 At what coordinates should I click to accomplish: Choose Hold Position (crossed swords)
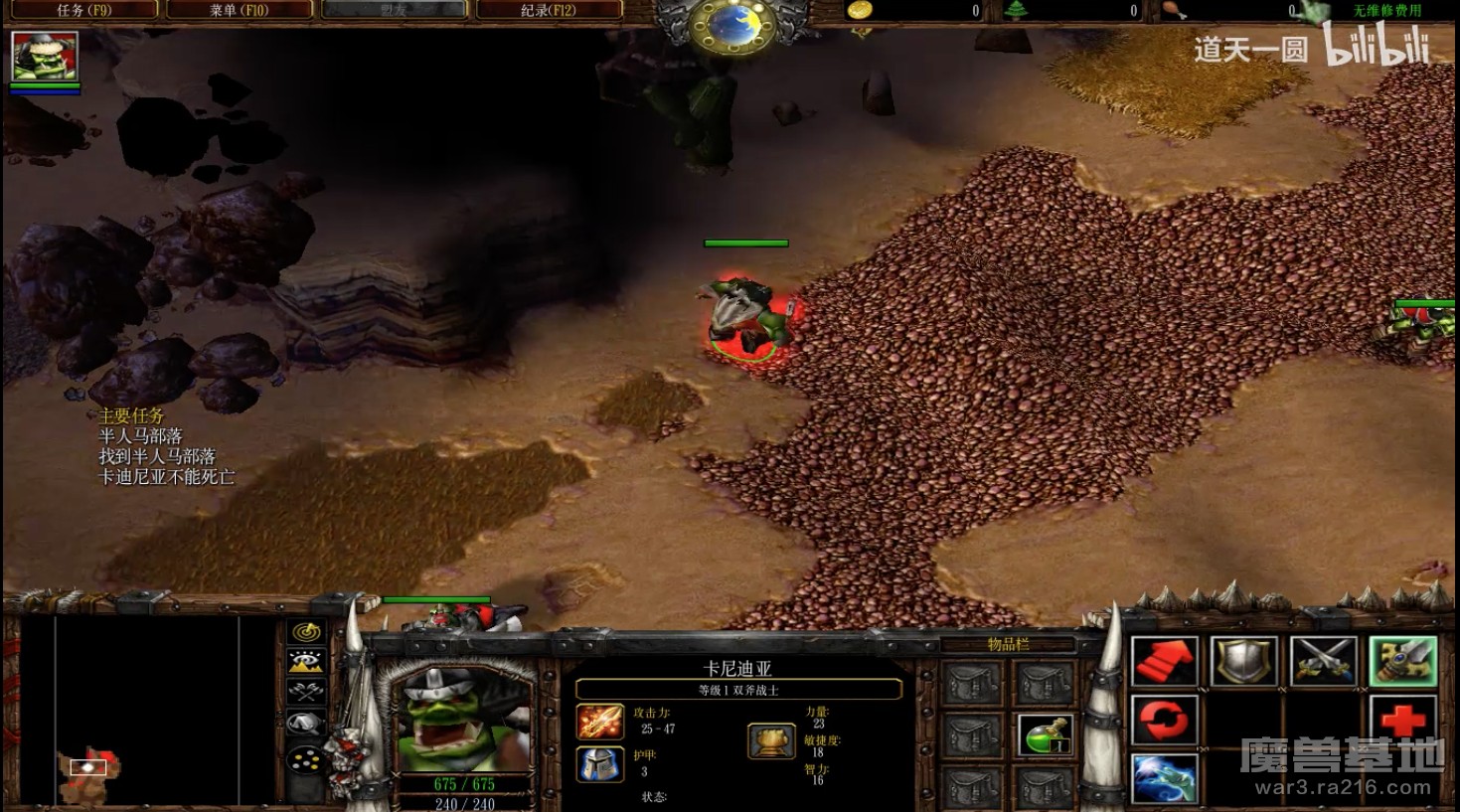pos(1323,661)
